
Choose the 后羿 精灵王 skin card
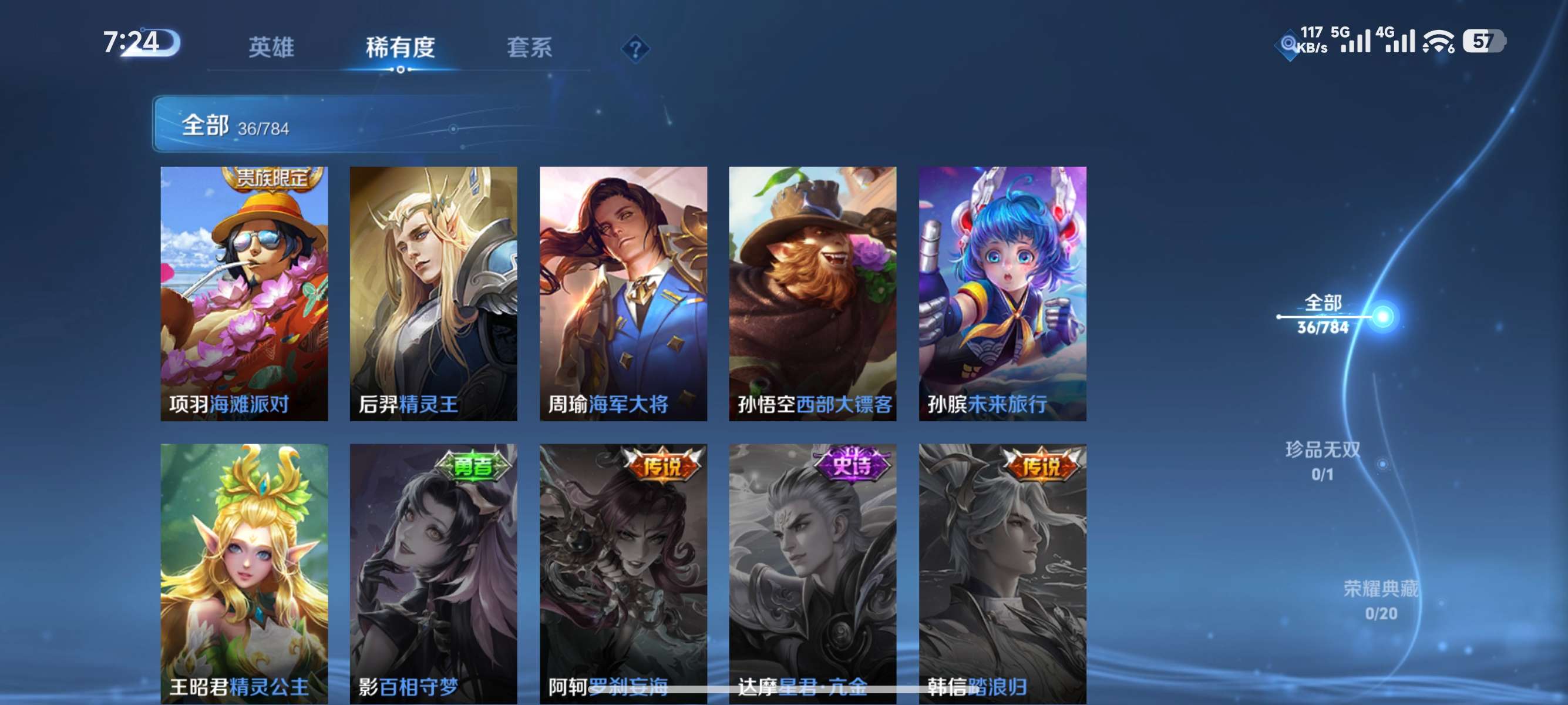433,293
